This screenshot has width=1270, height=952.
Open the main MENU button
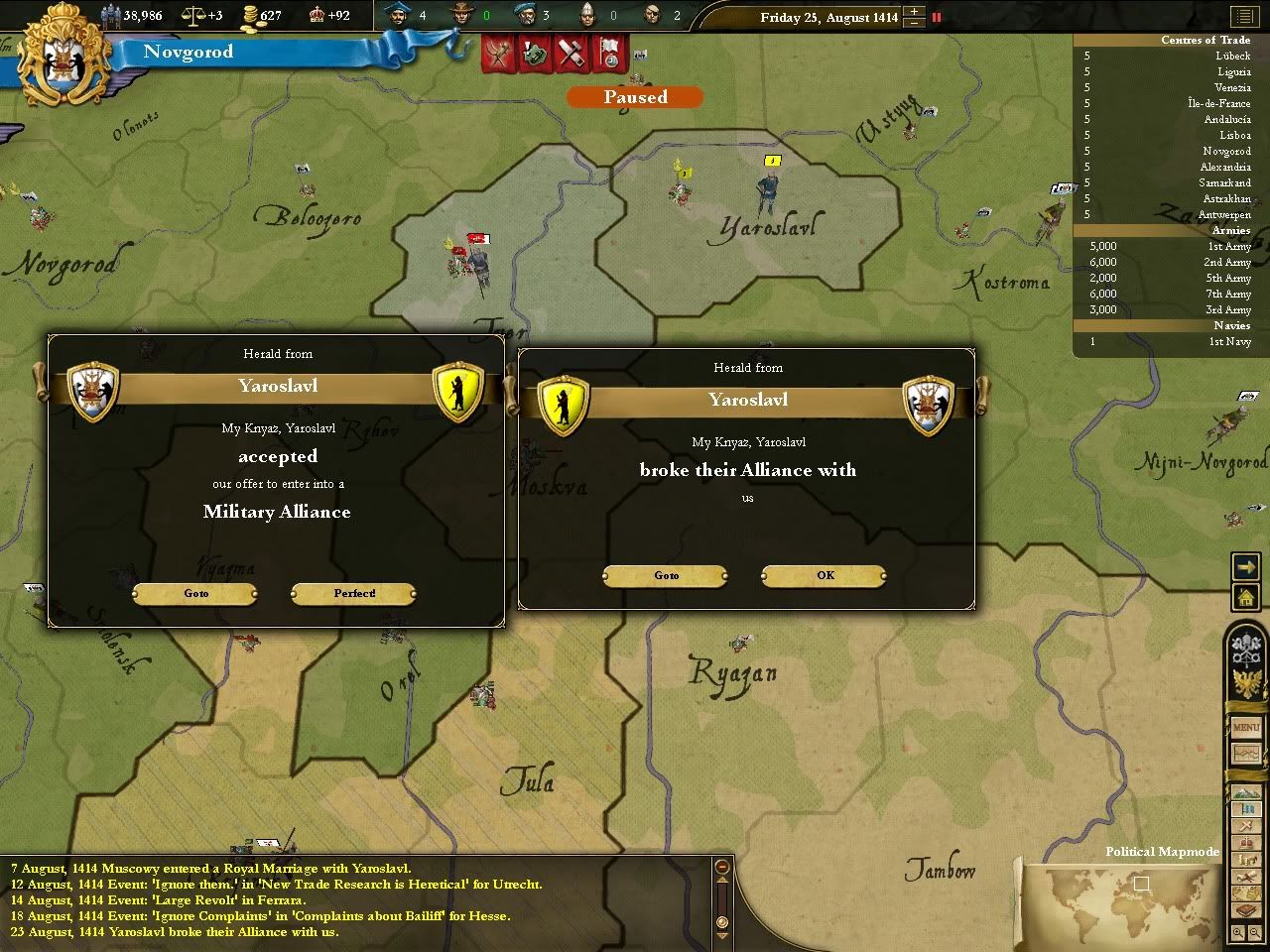(1246, 727)
